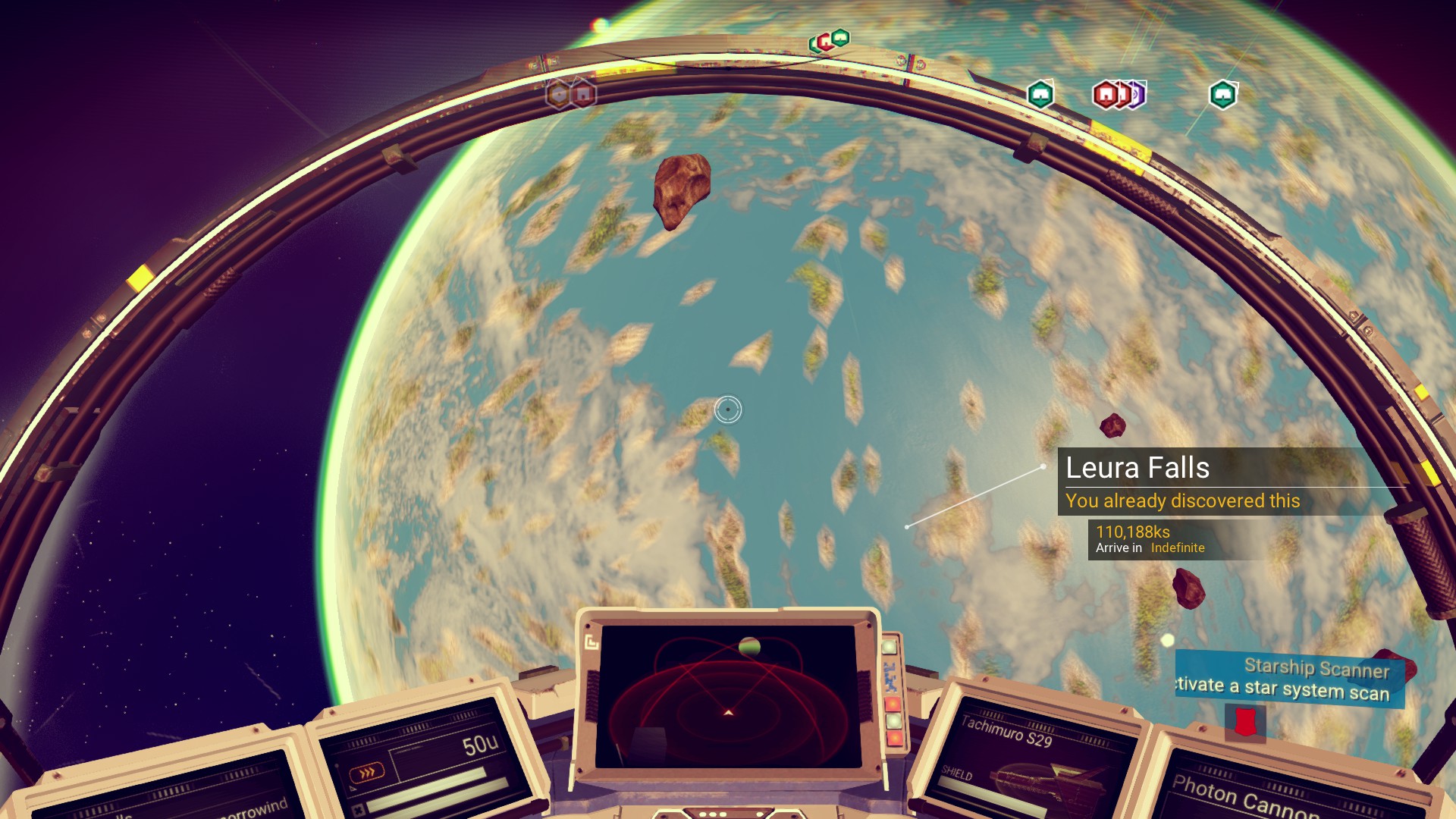Select the purple compass marker
The height and width of the screenshot is (819, 1456).
click(x=1136, y=95)
